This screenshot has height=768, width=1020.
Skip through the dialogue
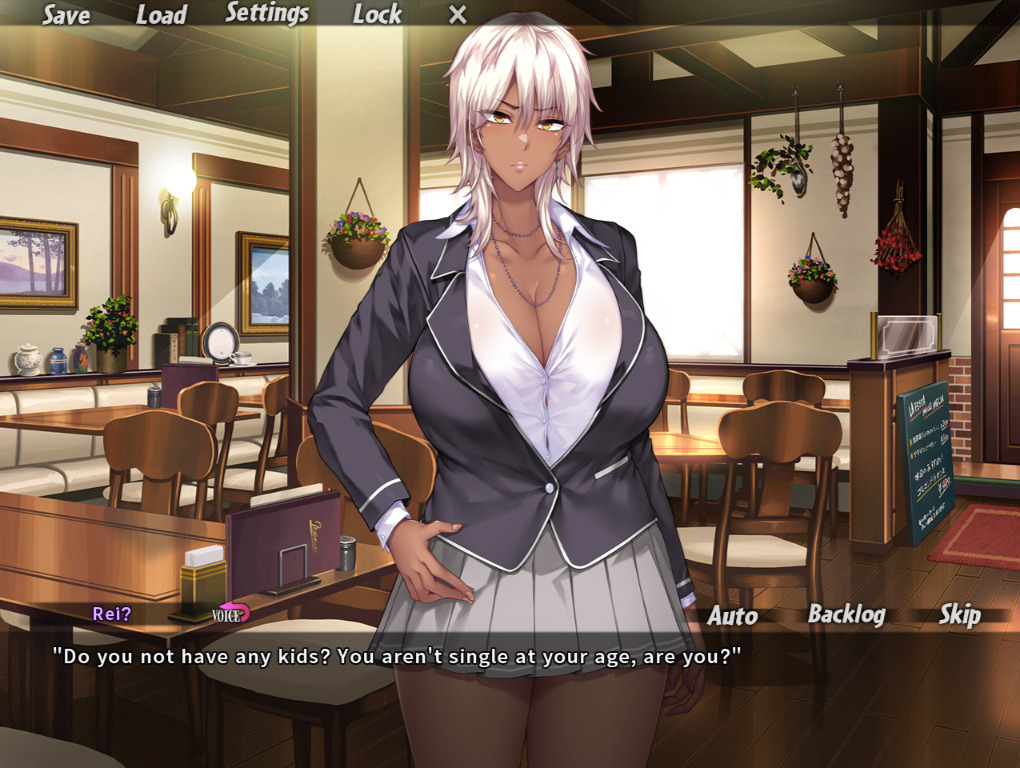[x=959, y=614]
